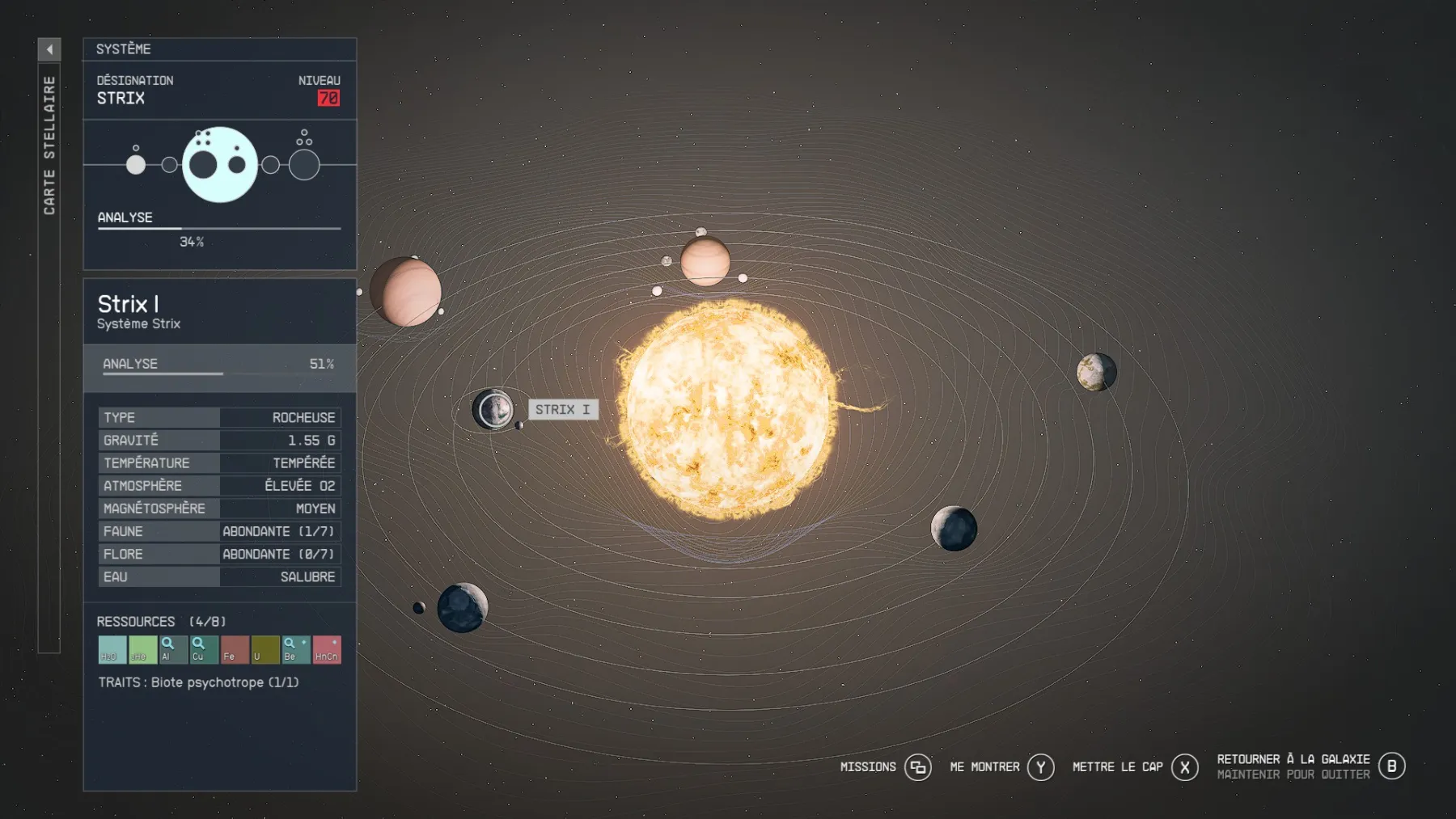The width and height of the screenshot is (1456, 819).
Task: Collapse the panel with the back arrow
Action: [x=50, y=49]
